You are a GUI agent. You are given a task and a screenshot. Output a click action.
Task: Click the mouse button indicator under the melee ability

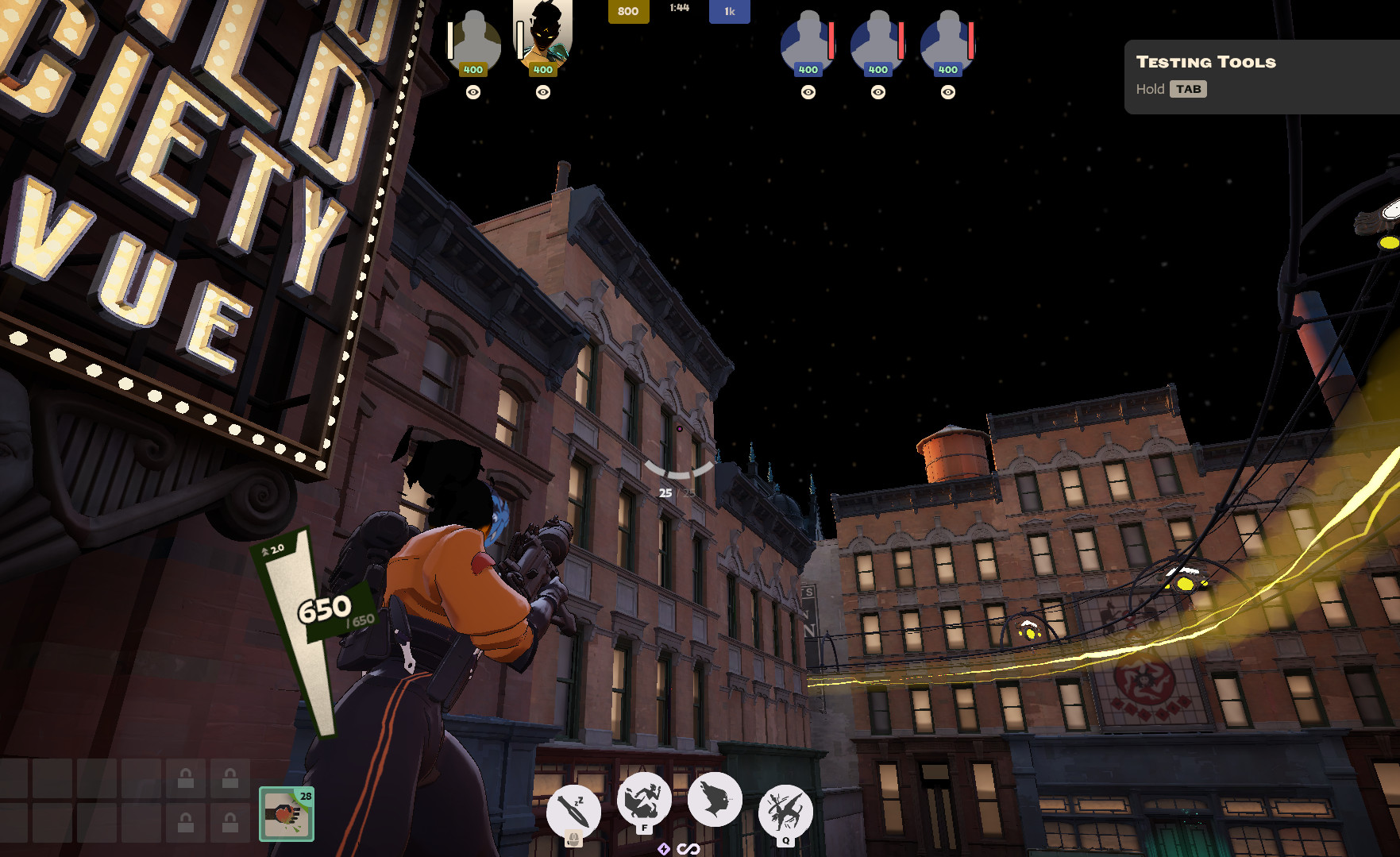573,840
